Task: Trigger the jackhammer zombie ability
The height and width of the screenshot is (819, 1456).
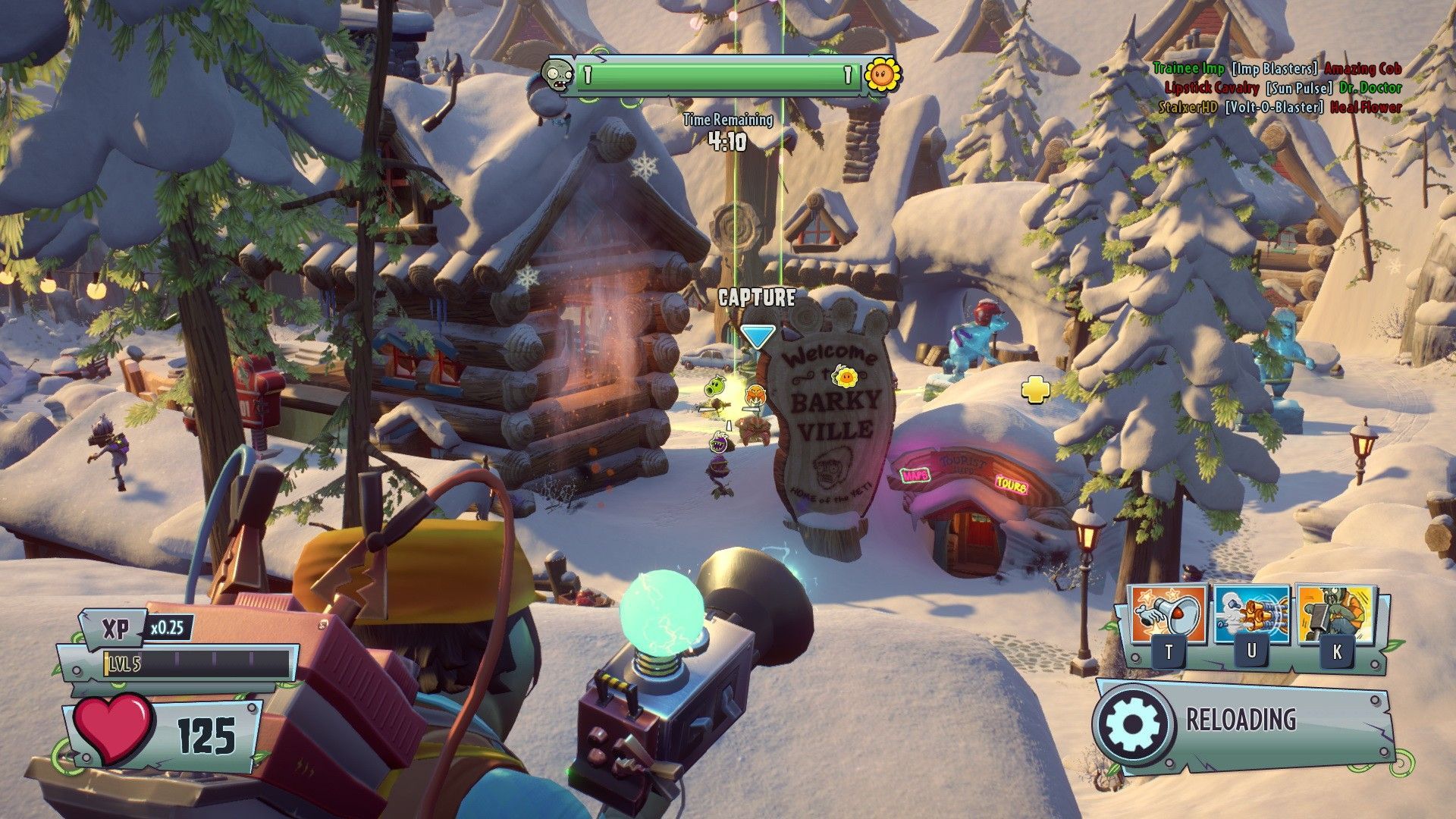Action: pyautogui.click(x=1336, y=614)
